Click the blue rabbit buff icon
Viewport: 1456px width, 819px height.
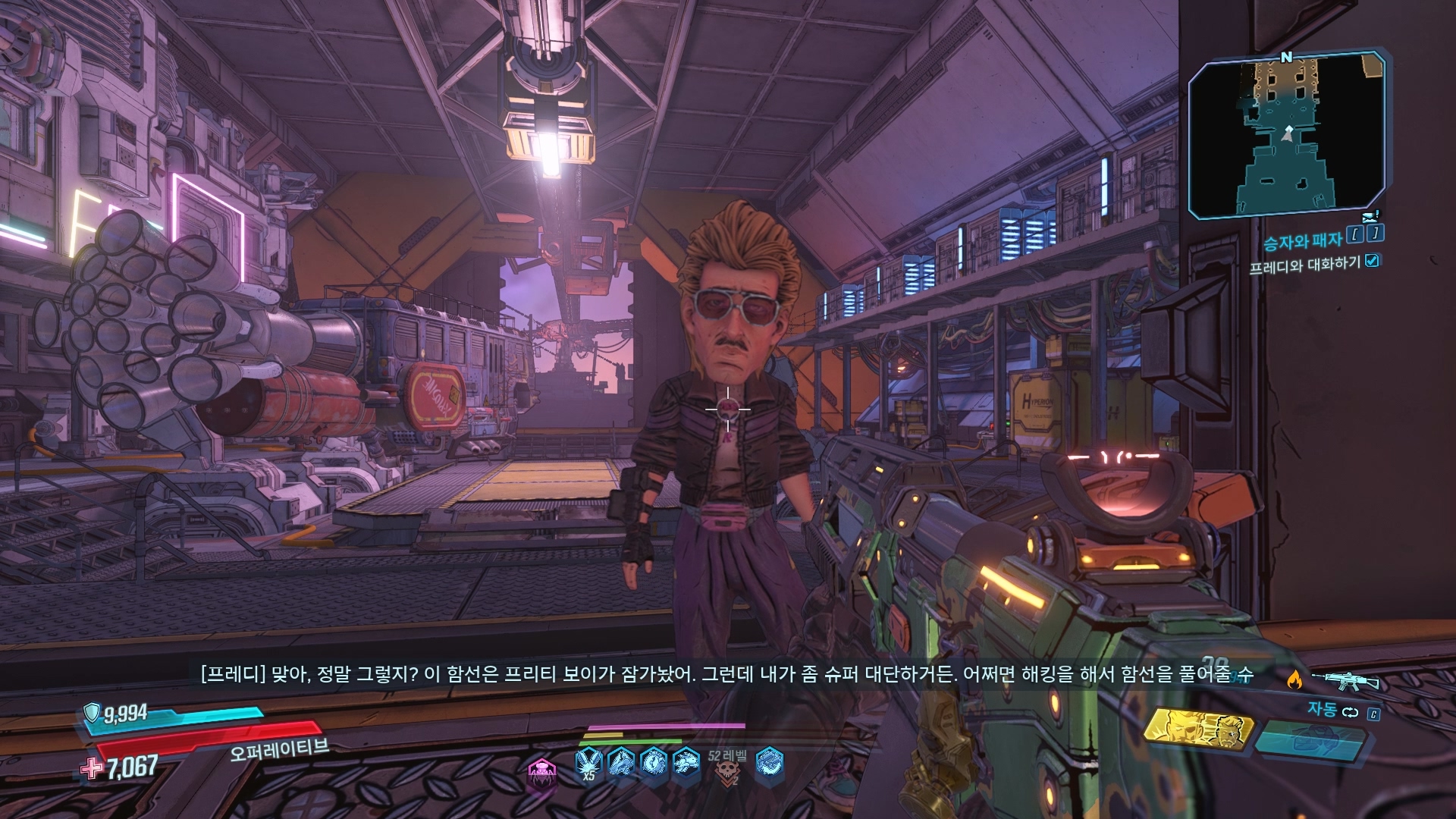[686, 761]
